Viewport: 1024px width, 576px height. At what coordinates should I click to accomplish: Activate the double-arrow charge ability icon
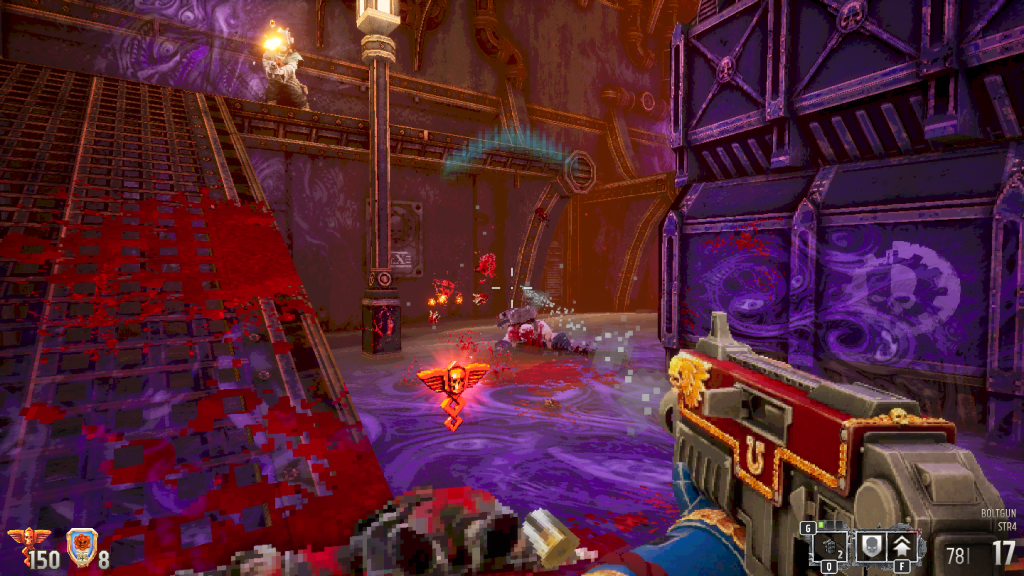pyautogui.click(x=903, y=546)
